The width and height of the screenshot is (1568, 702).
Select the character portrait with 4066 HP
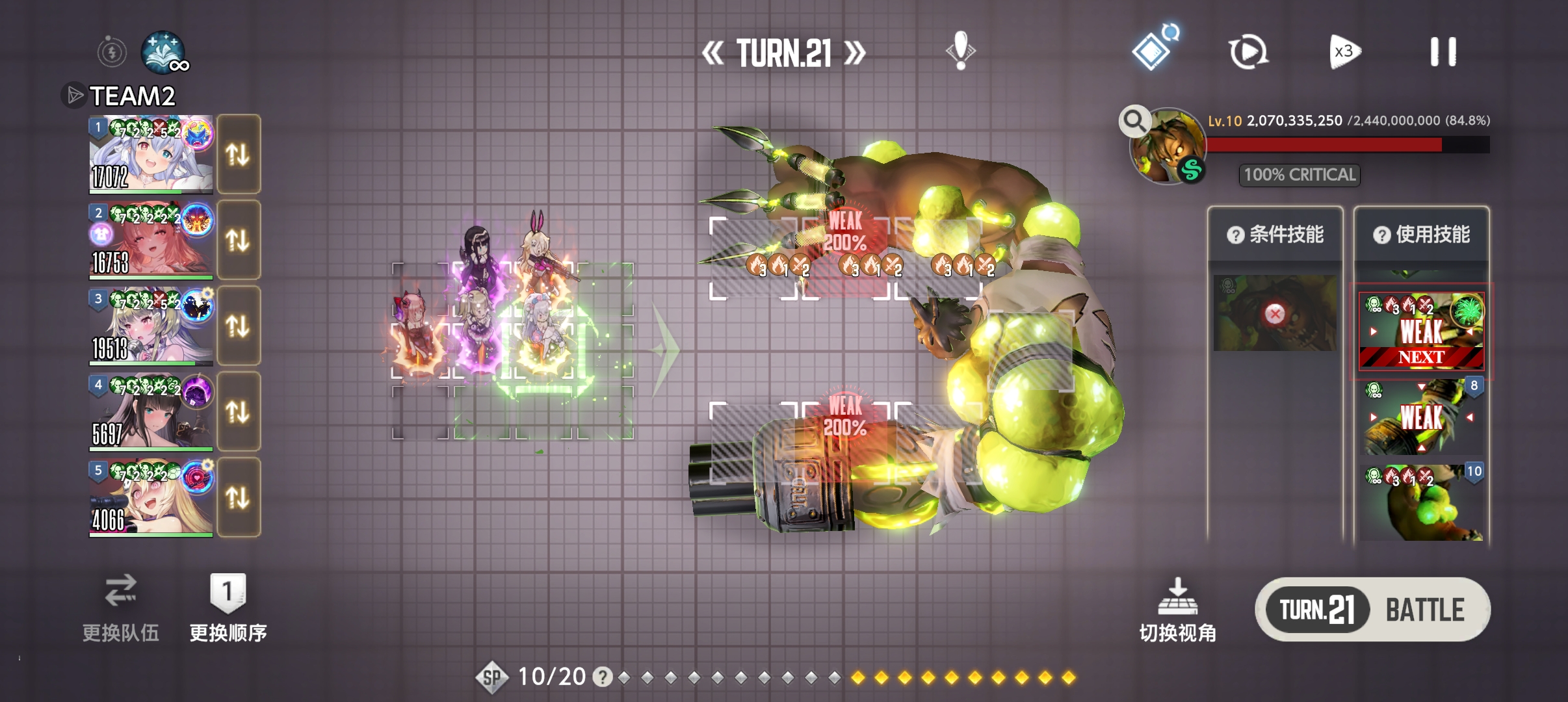151,498
